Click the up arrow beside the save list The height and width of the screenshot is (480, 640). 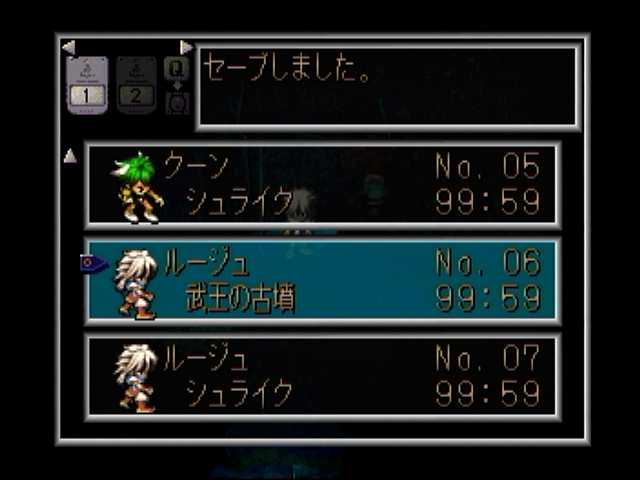[x=70, y=156]
